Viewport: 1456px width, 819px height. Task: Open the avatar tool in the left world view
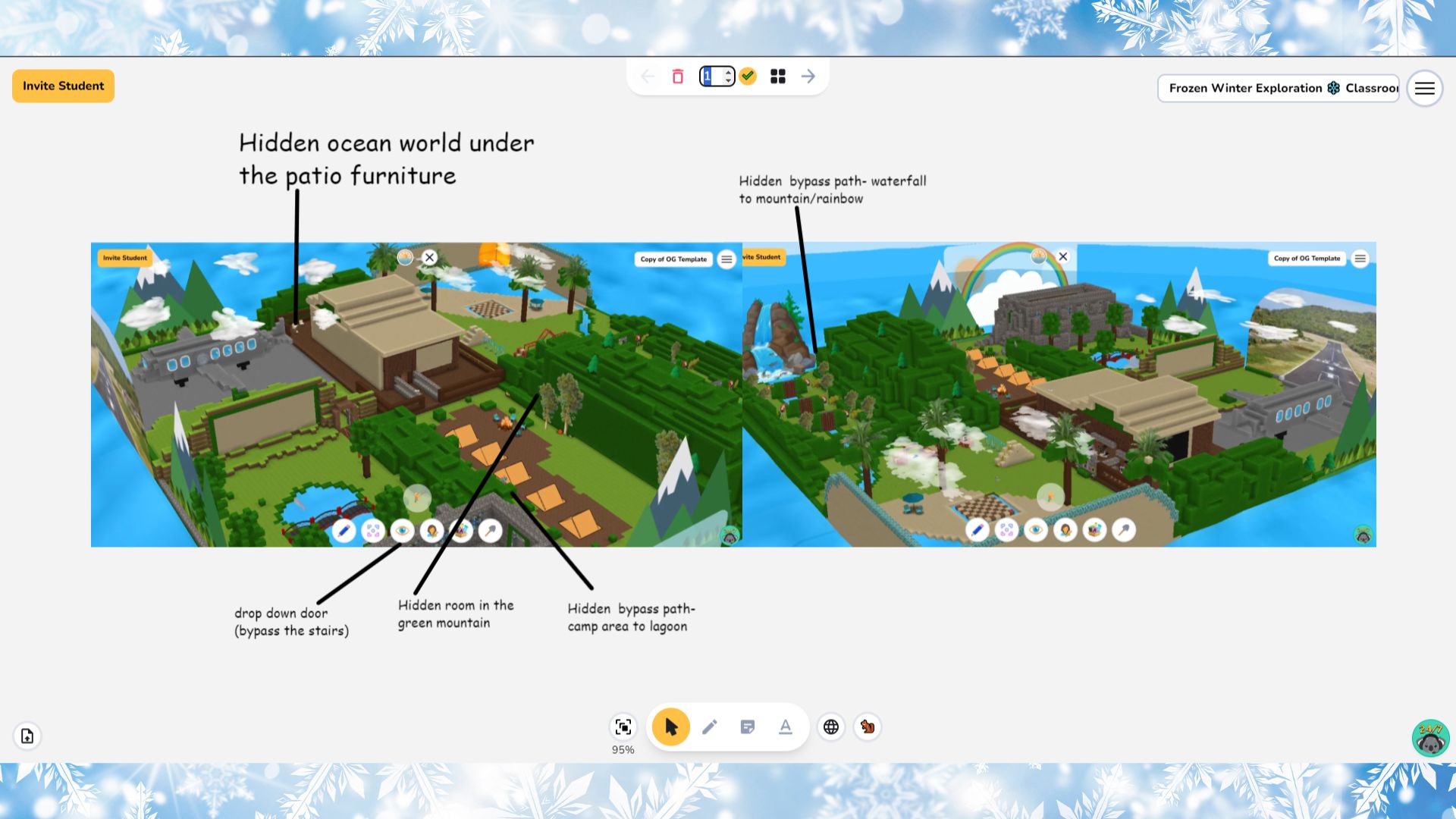[x=431, y=531]
